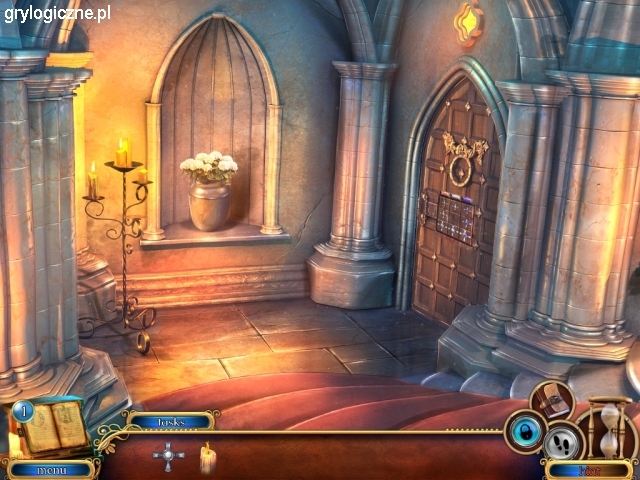Toggle the blue padlock inventory lock
This screenshot has width=640, height=480.
(524, 431)
